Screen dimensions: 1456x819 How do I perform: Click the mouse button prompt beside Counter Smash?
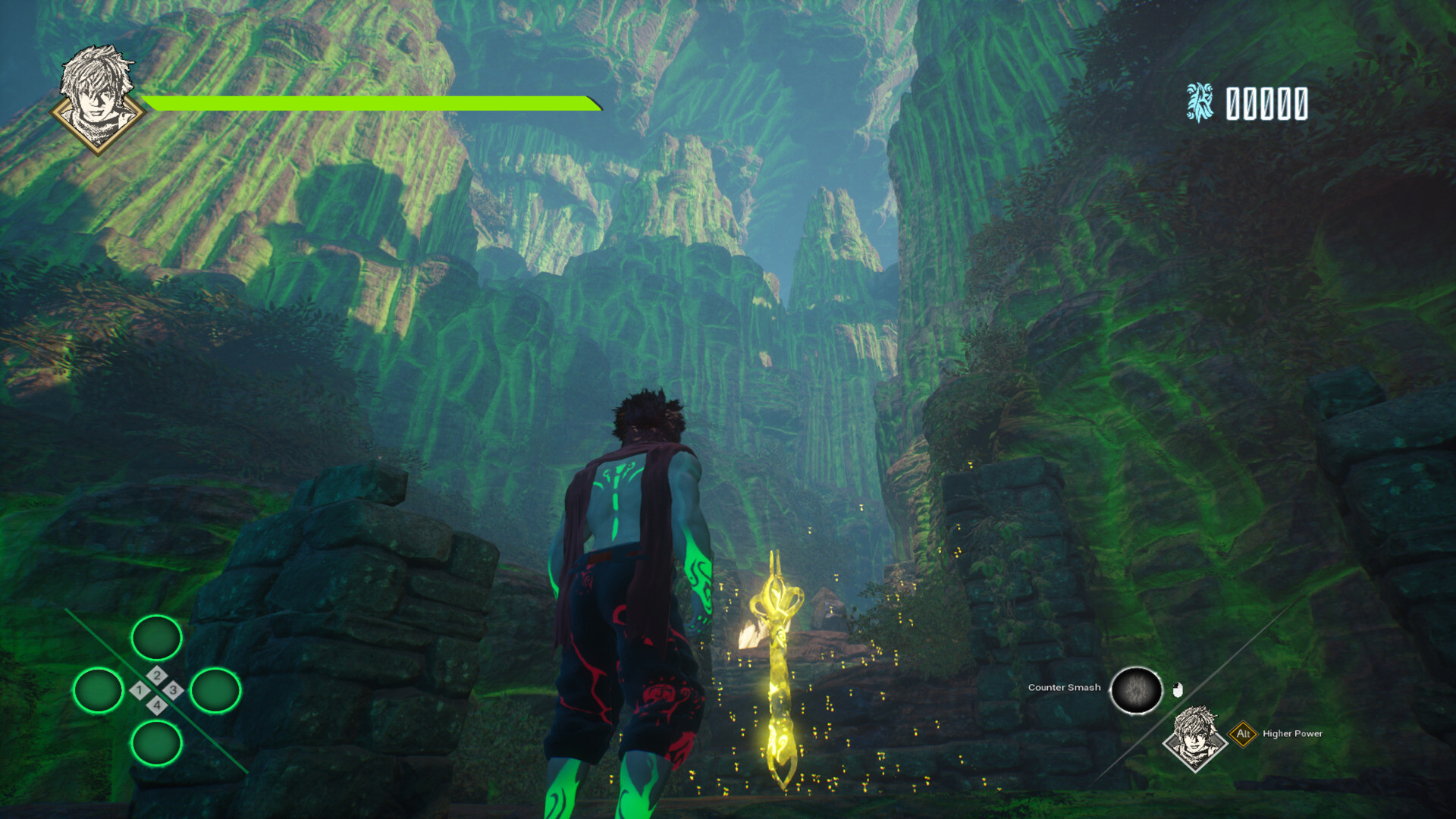(1178, 689)
